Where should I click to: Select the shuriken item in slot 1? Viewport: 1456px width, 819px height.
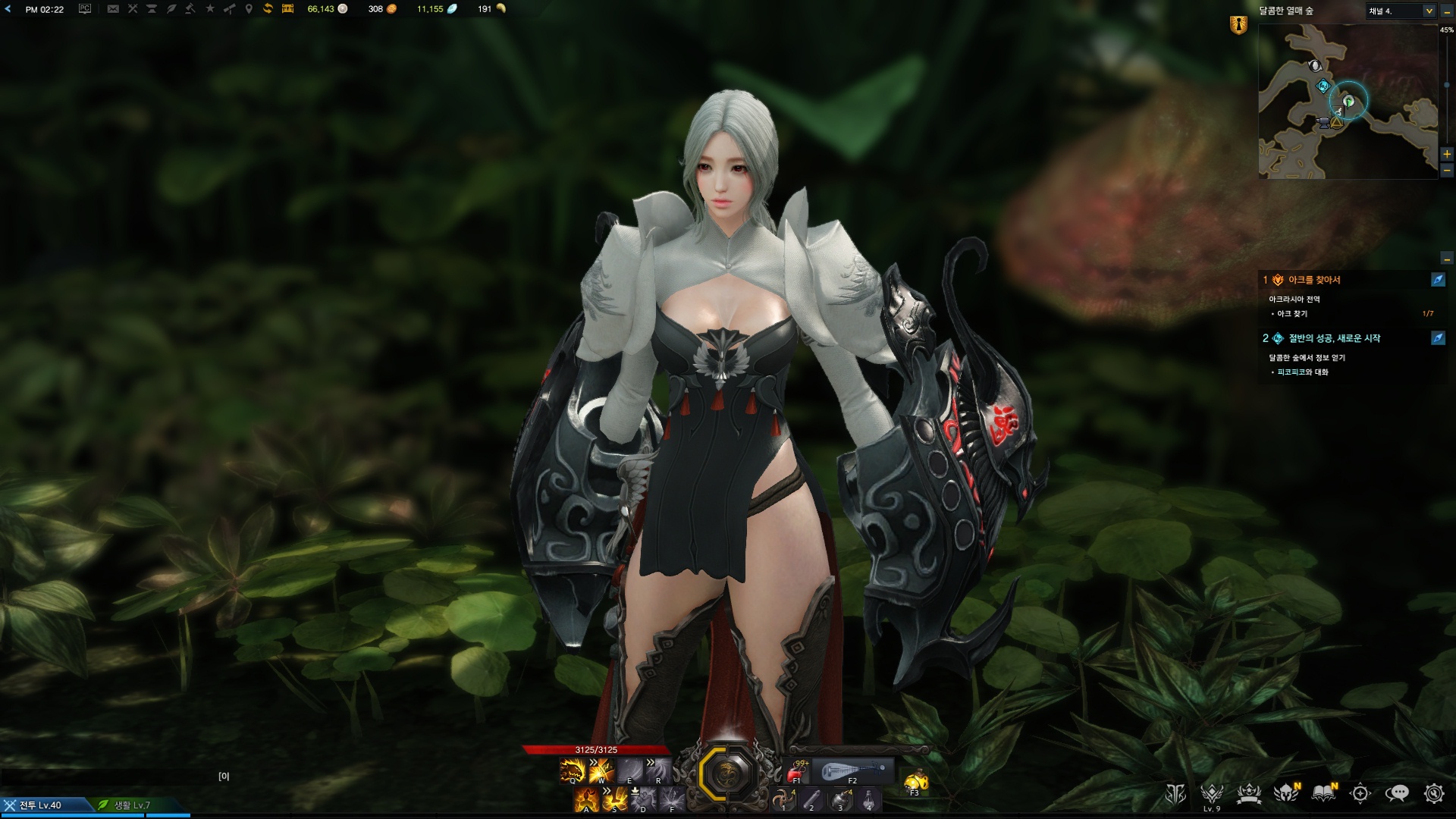782,799
